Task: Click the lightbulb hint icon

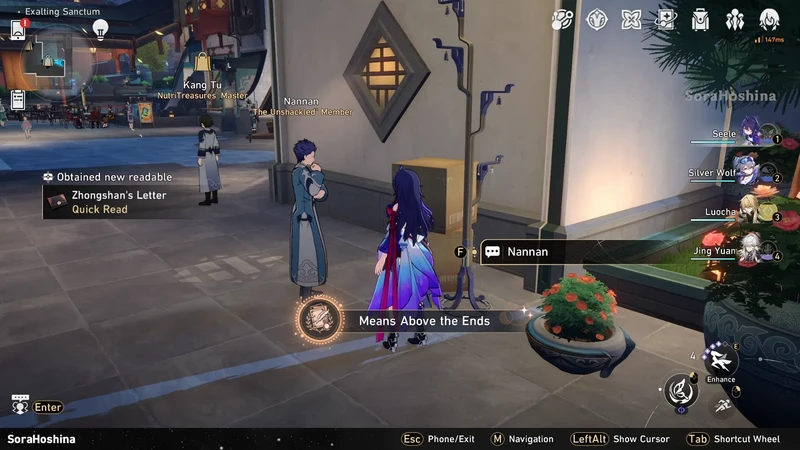Action: [100, 28]
